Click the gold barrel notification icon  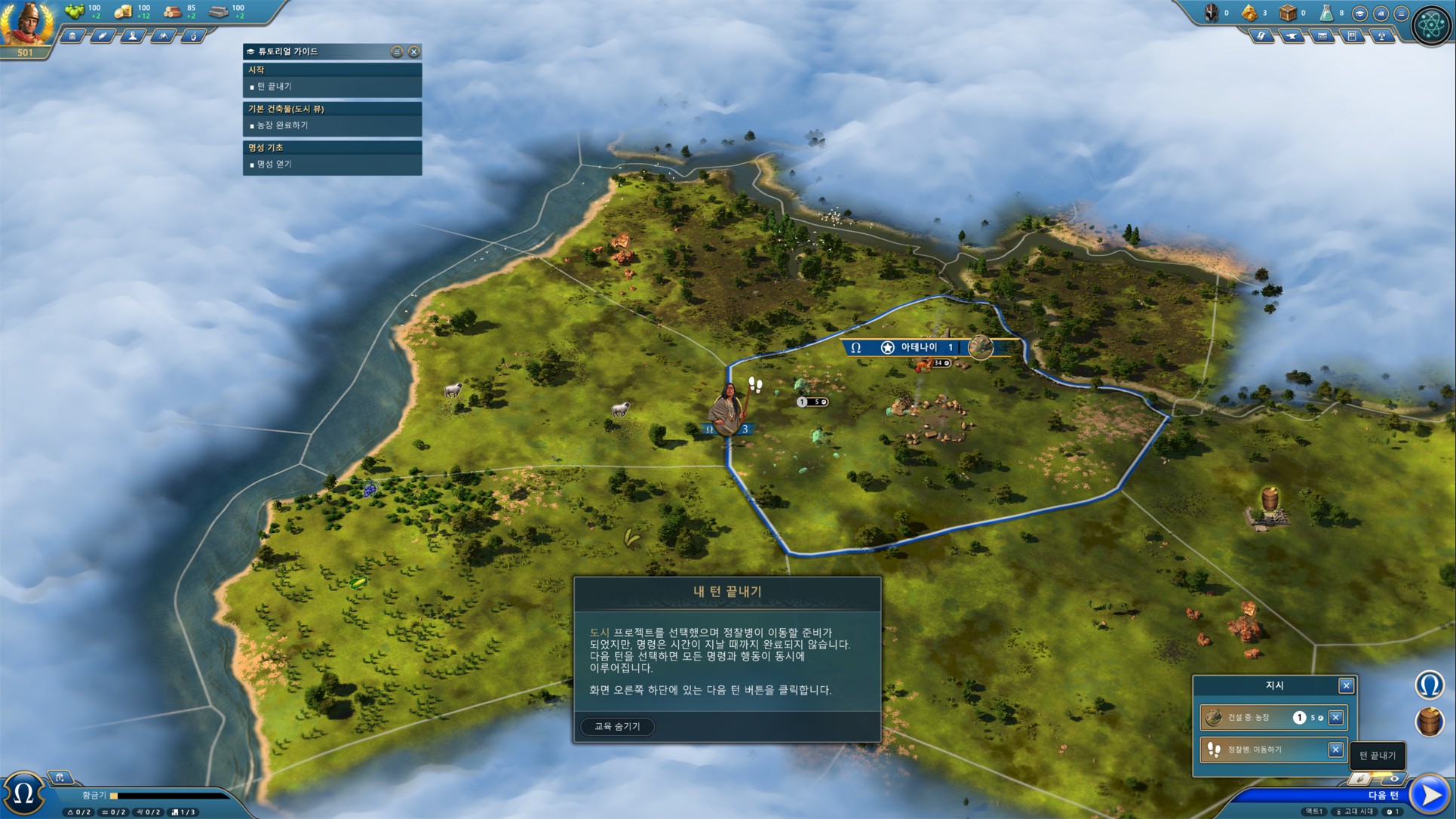[x=1429, y=722]
